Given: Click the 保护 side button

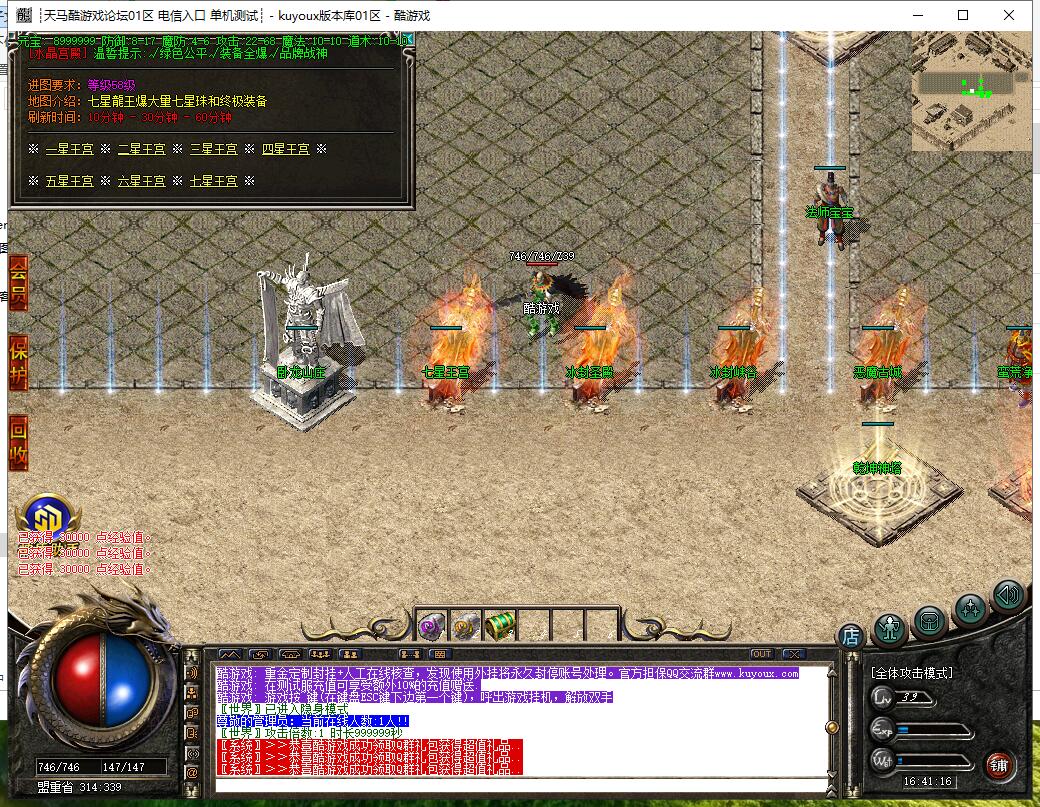Looking at the screenshot, I should point(18,361).
